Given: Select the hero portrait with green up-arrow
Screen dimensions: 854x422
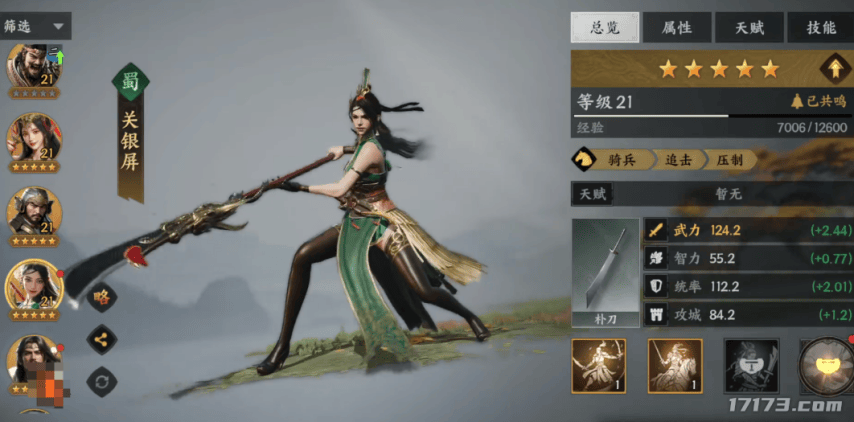Looking at the screenshot, I should click(x=35, y=68).
